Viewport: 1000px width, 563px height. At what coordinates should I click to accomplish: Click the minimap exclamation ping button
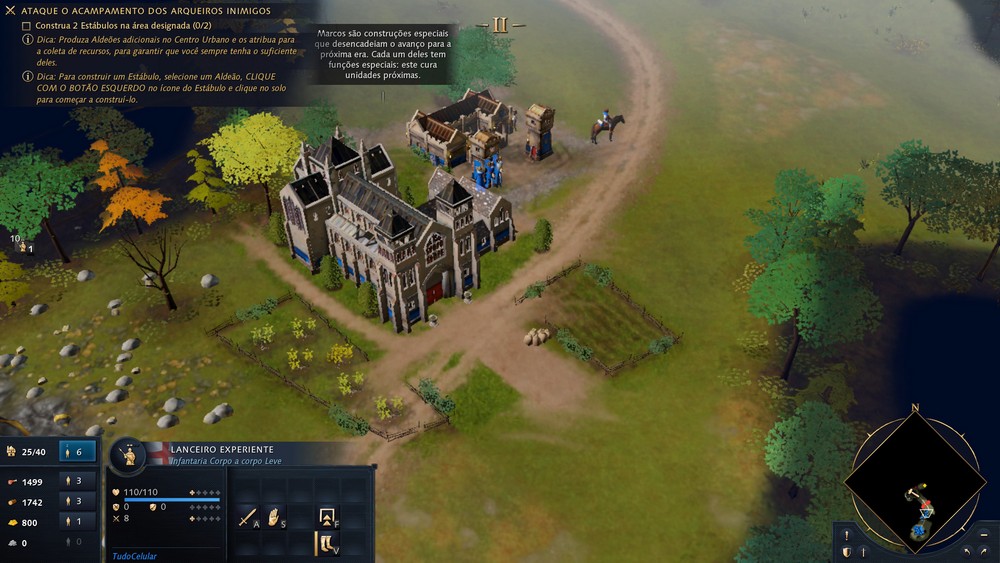[x=846, y=535]
